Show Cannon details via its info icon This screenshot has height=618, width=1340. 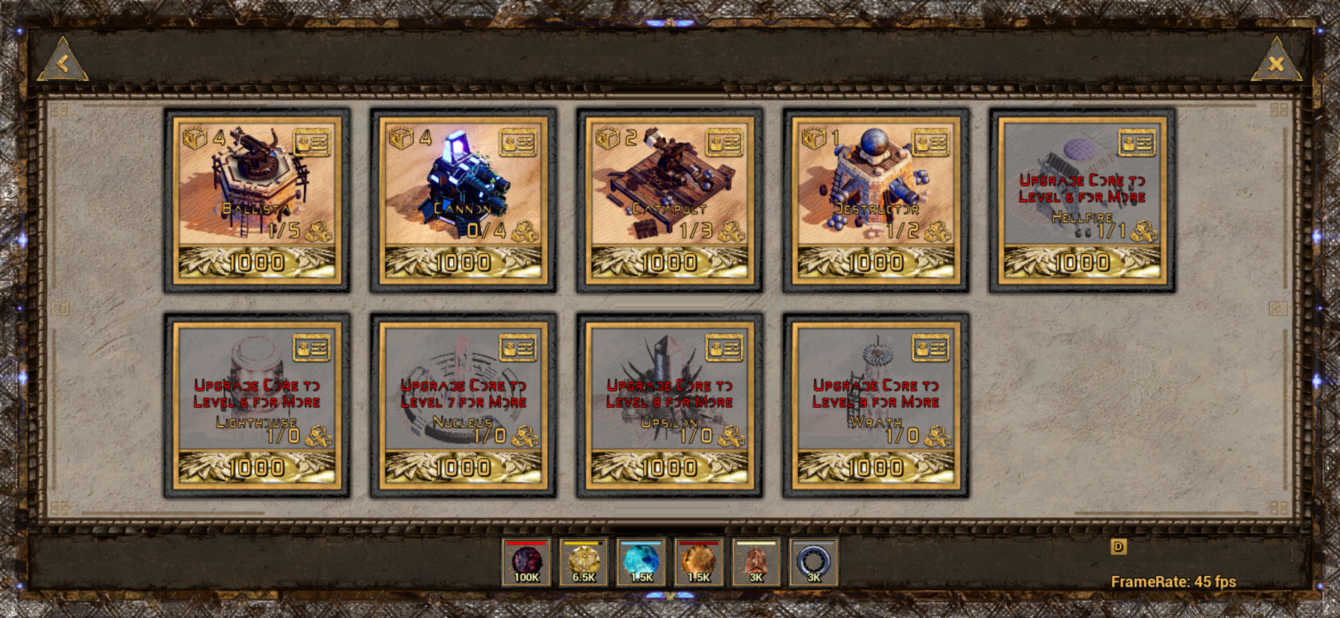[518, 142]
